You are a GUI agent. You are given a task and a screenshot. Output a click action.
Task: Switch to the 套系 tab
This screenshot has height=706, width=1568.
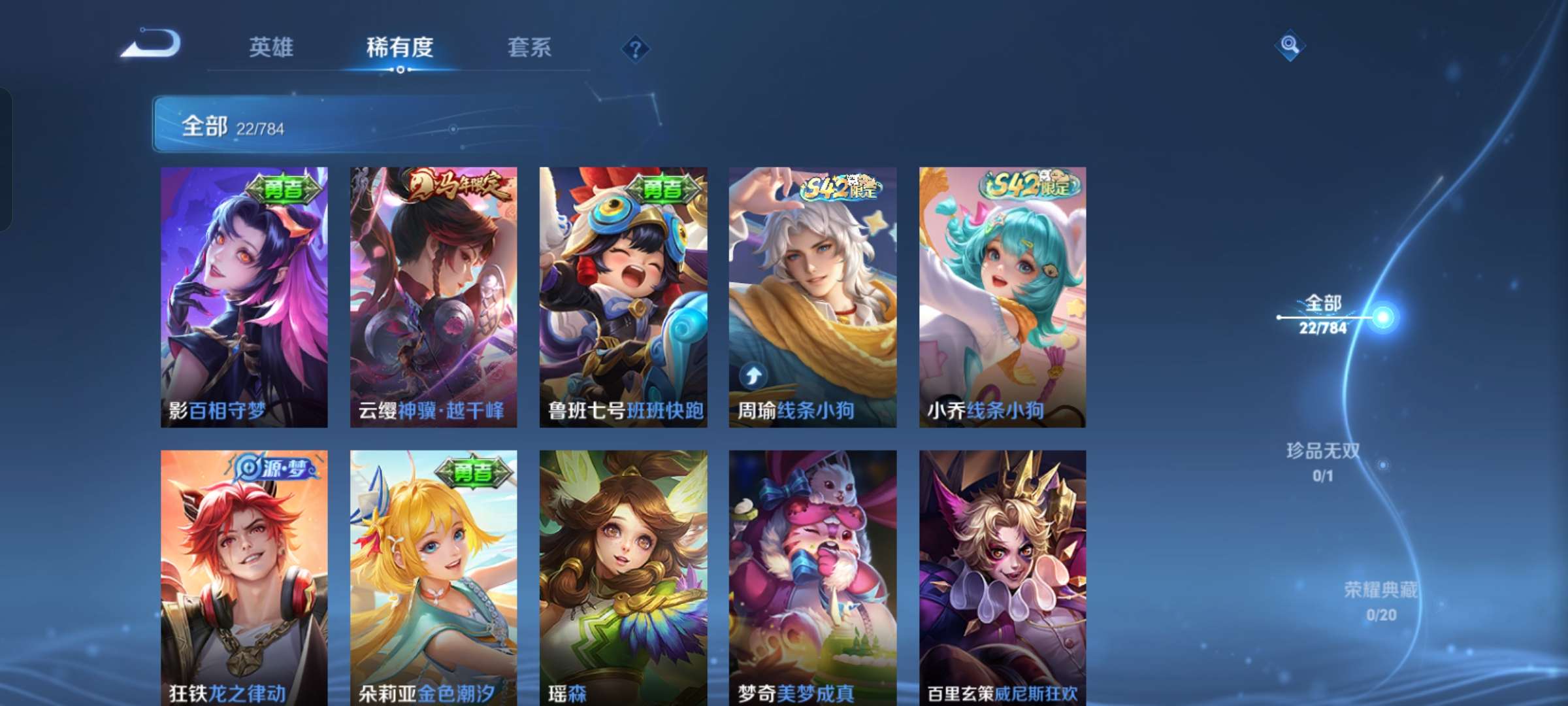coord(531,46)
